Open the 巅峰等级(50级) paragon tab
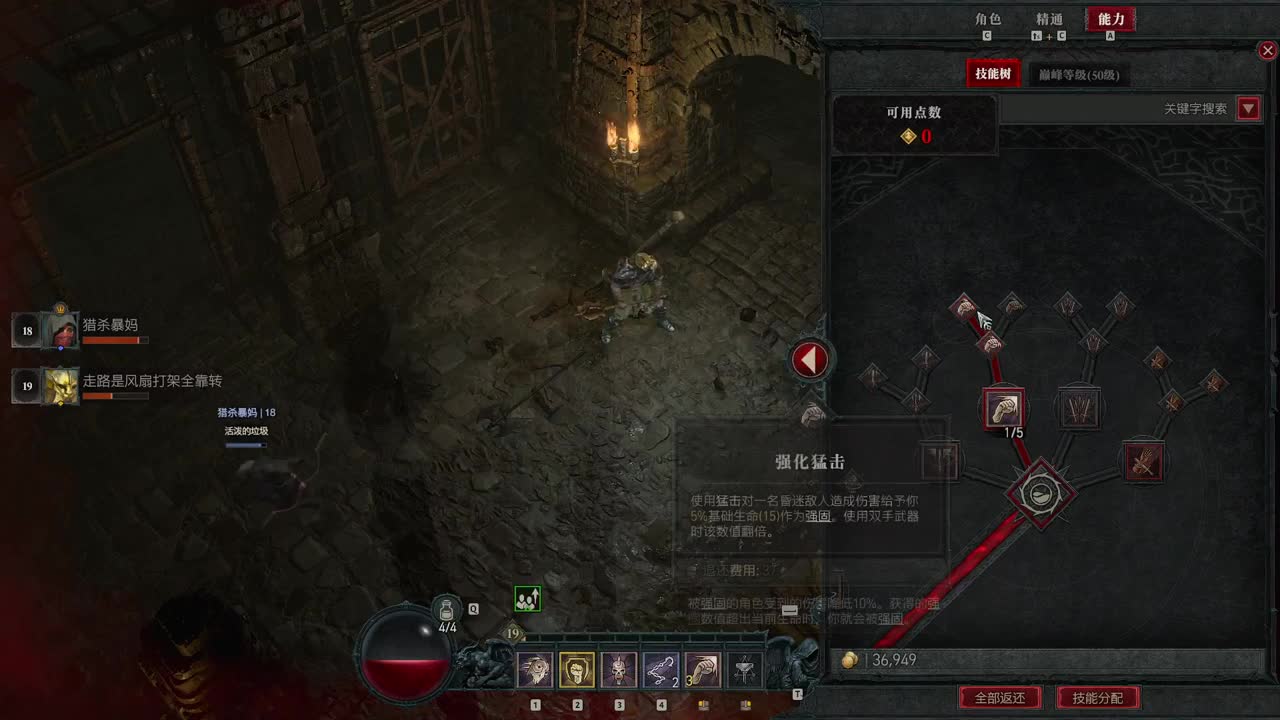 (1078, 75)
